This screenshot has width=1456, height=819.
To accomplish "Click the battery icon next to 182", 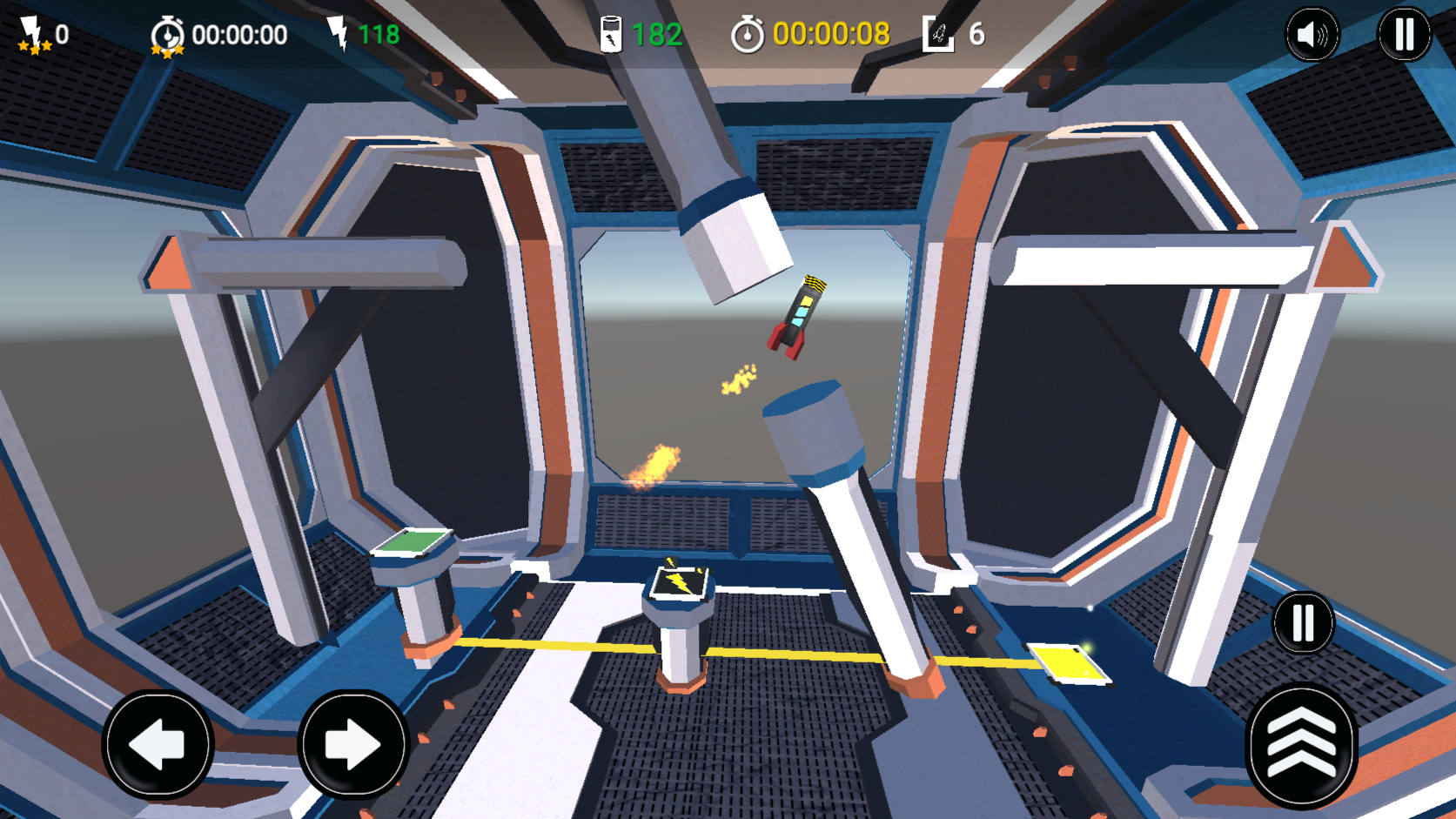I will click(612, 33).
